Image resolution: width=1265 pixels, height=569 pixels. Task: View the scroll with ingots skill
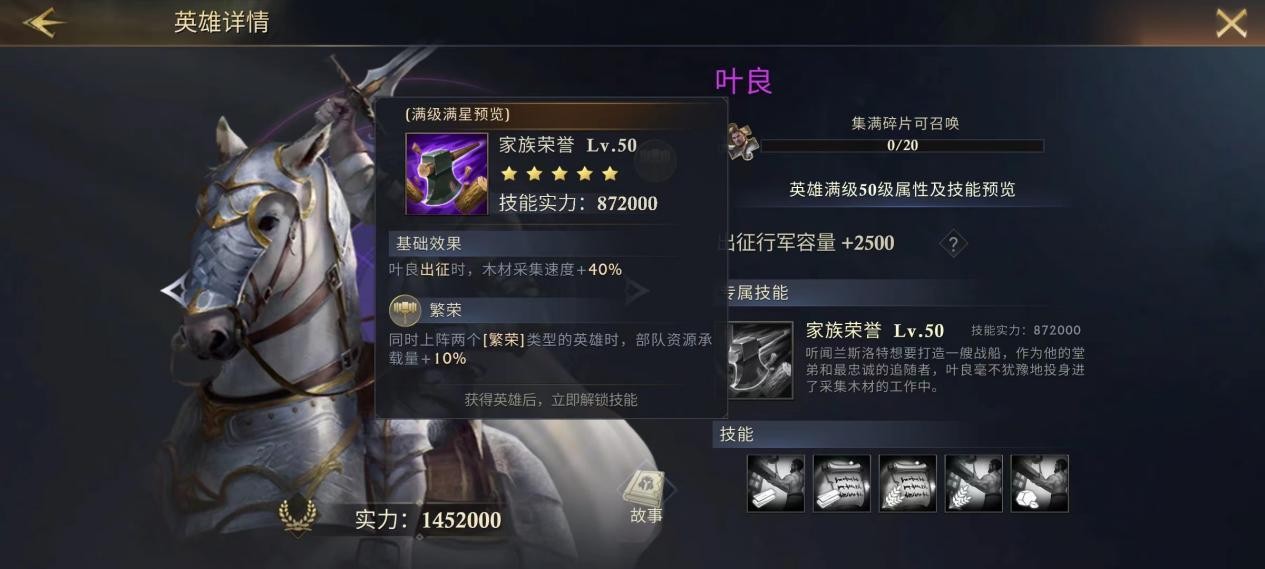tap(842, 483)
